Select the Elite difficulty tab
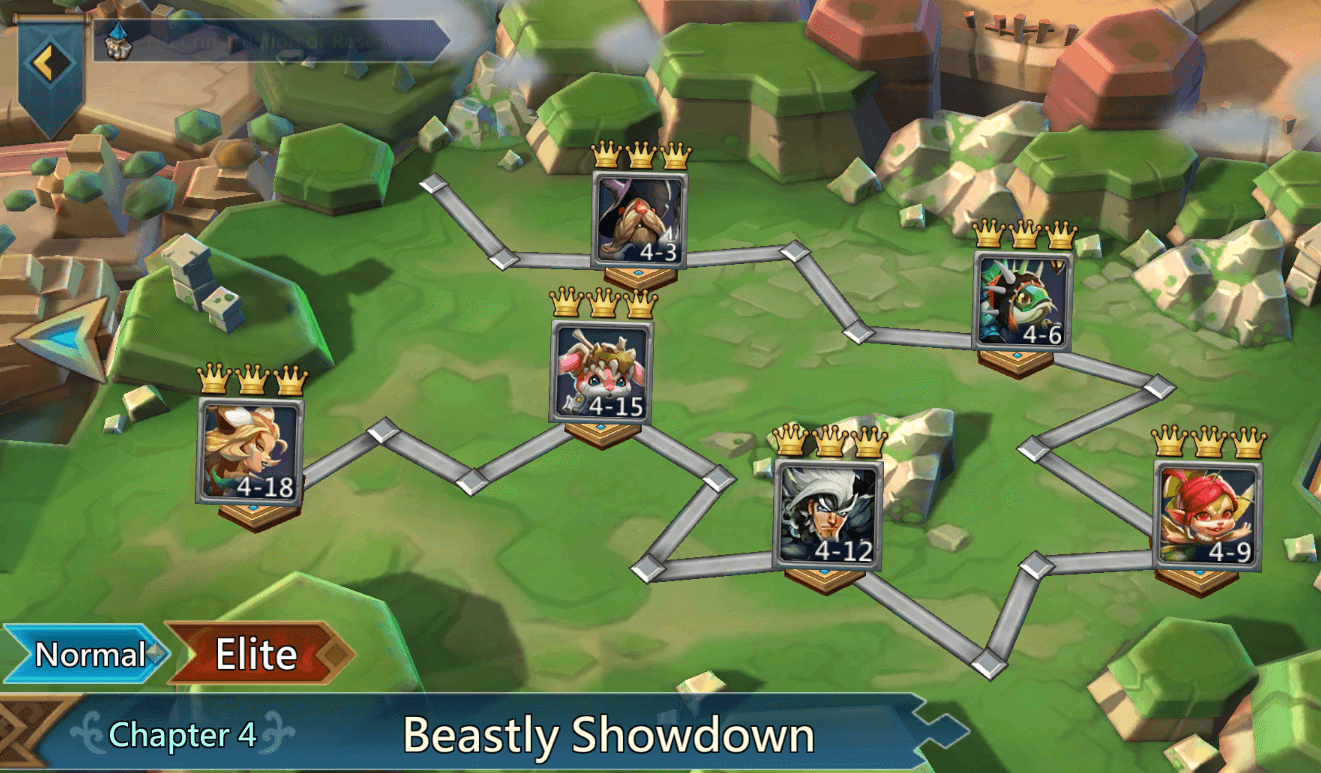The image size is (1321, 773). coord(258,655)
